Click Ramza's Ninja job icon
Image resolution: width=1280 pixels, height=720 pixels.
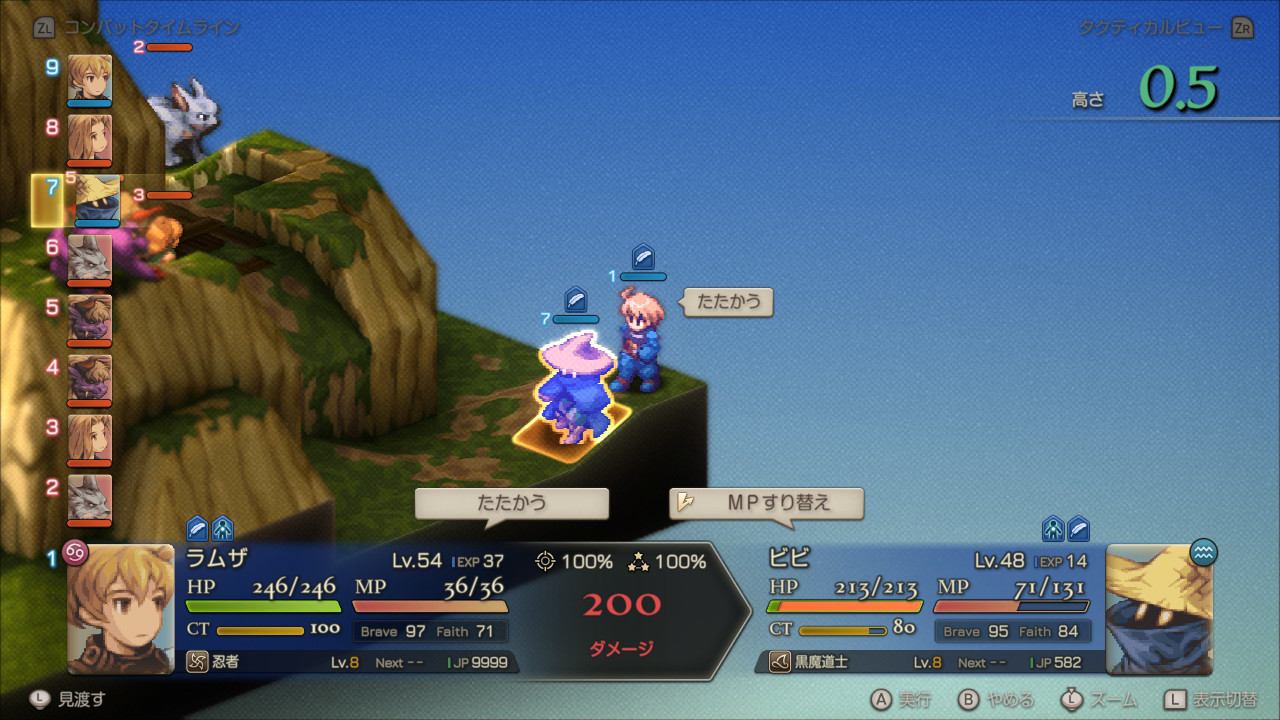click(197, 662)
